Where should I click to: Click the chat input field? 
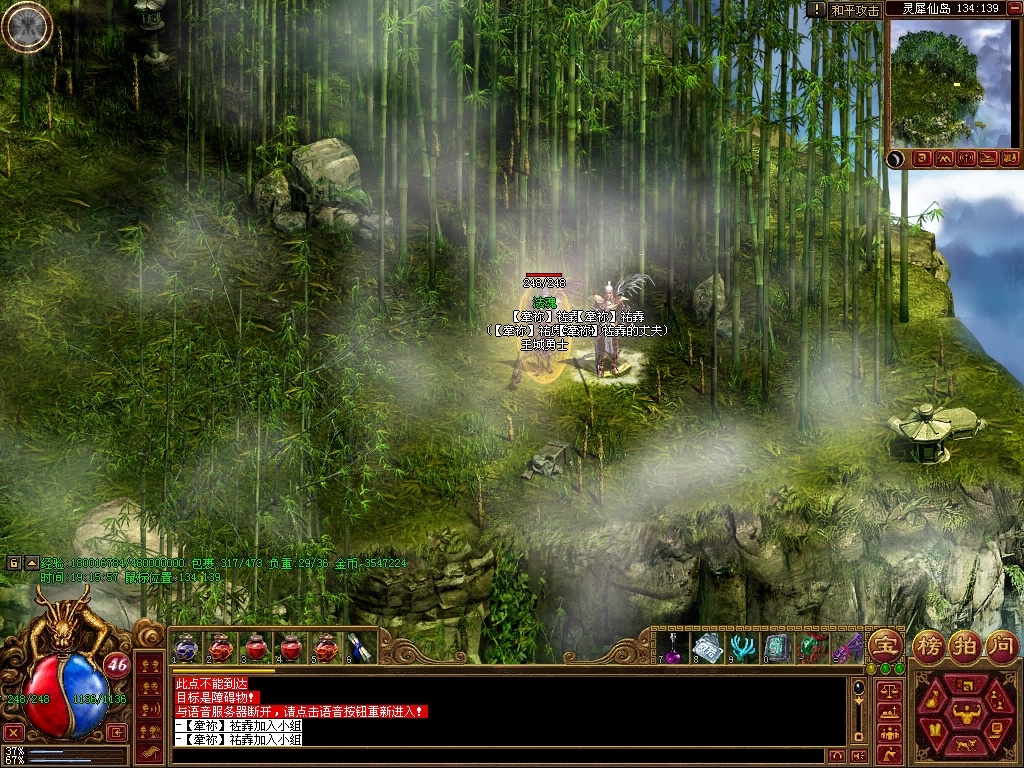click(500, 755)
